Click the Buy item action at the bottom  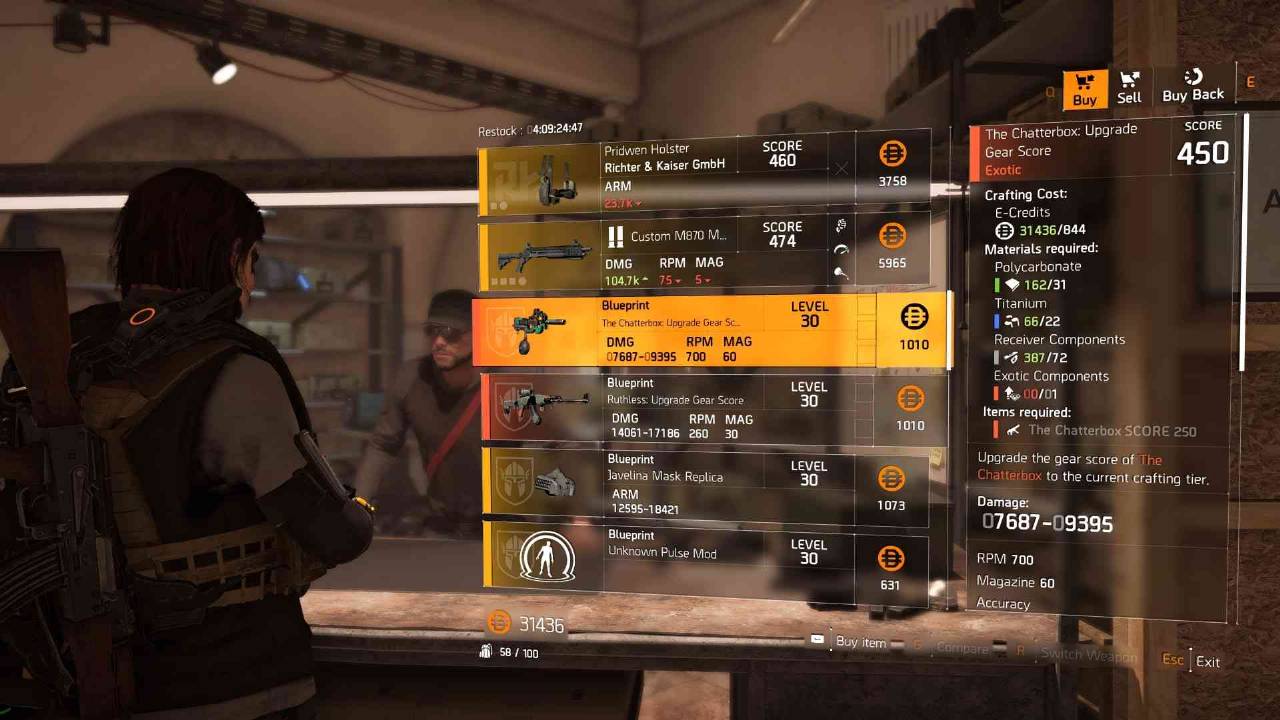click(x=860, y=643)
